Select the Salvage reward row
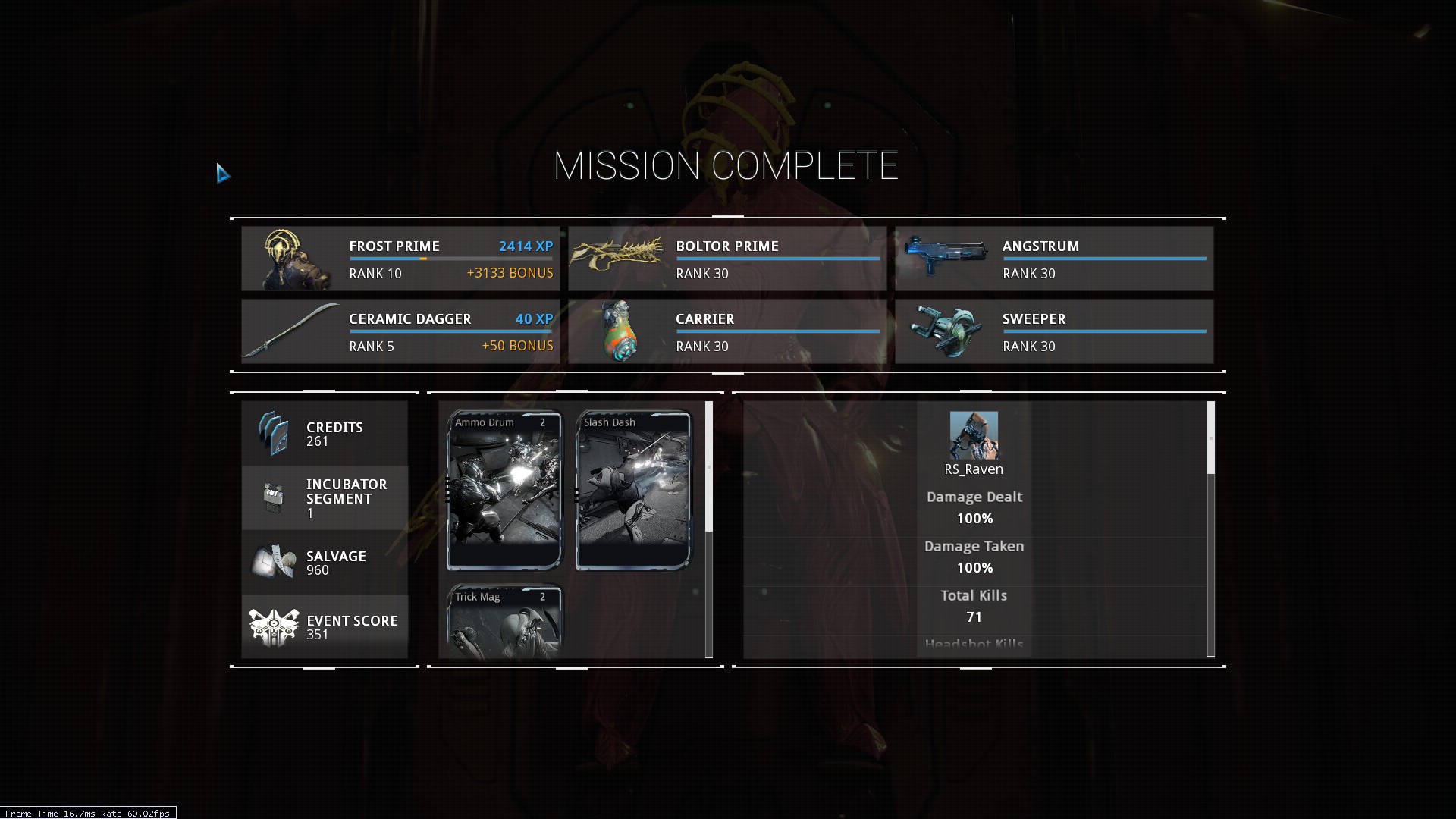The image size is (1456, 819). click(x=325, y=563)
